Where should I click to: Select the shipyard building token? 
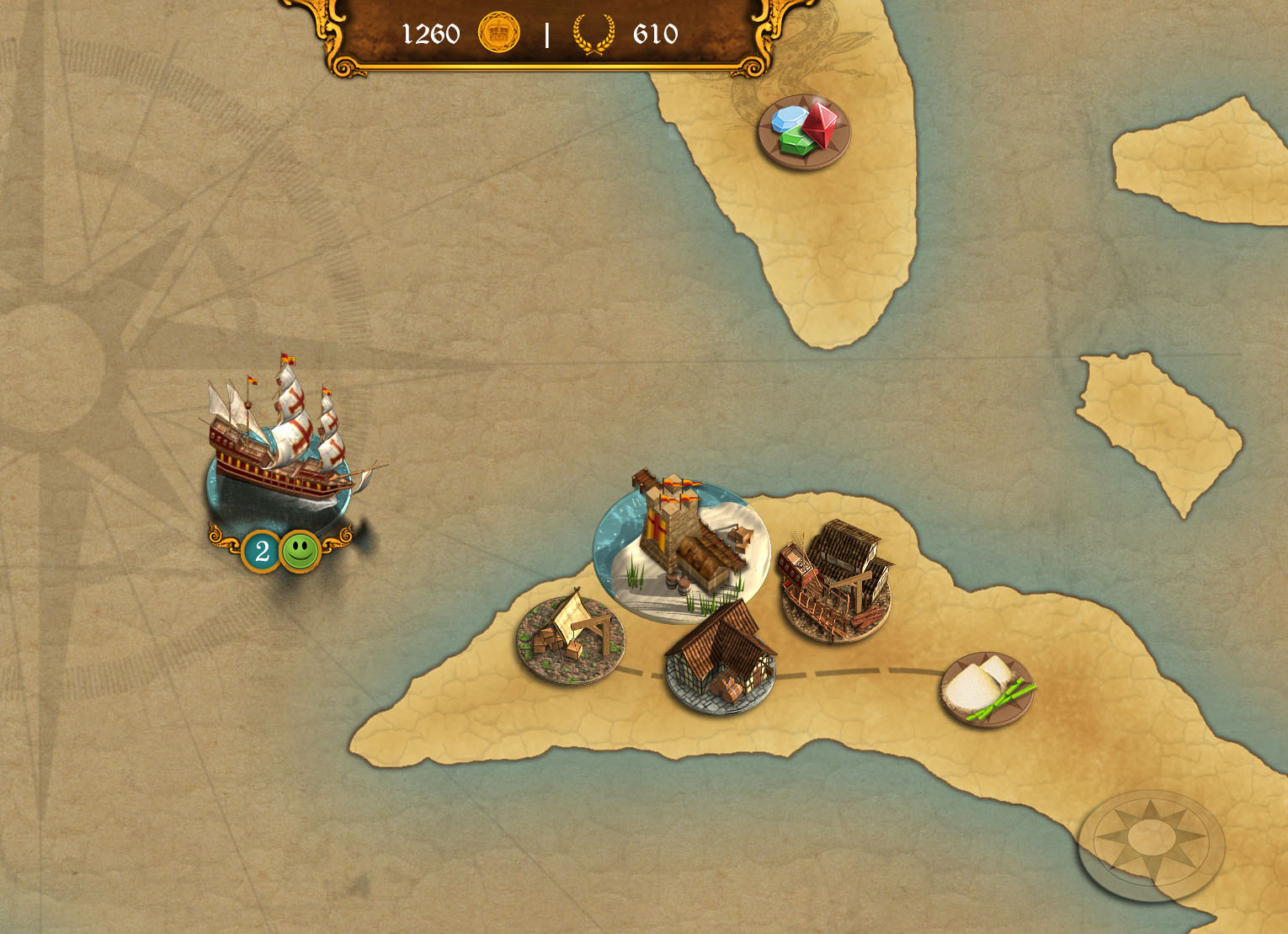tap(835, 580)
